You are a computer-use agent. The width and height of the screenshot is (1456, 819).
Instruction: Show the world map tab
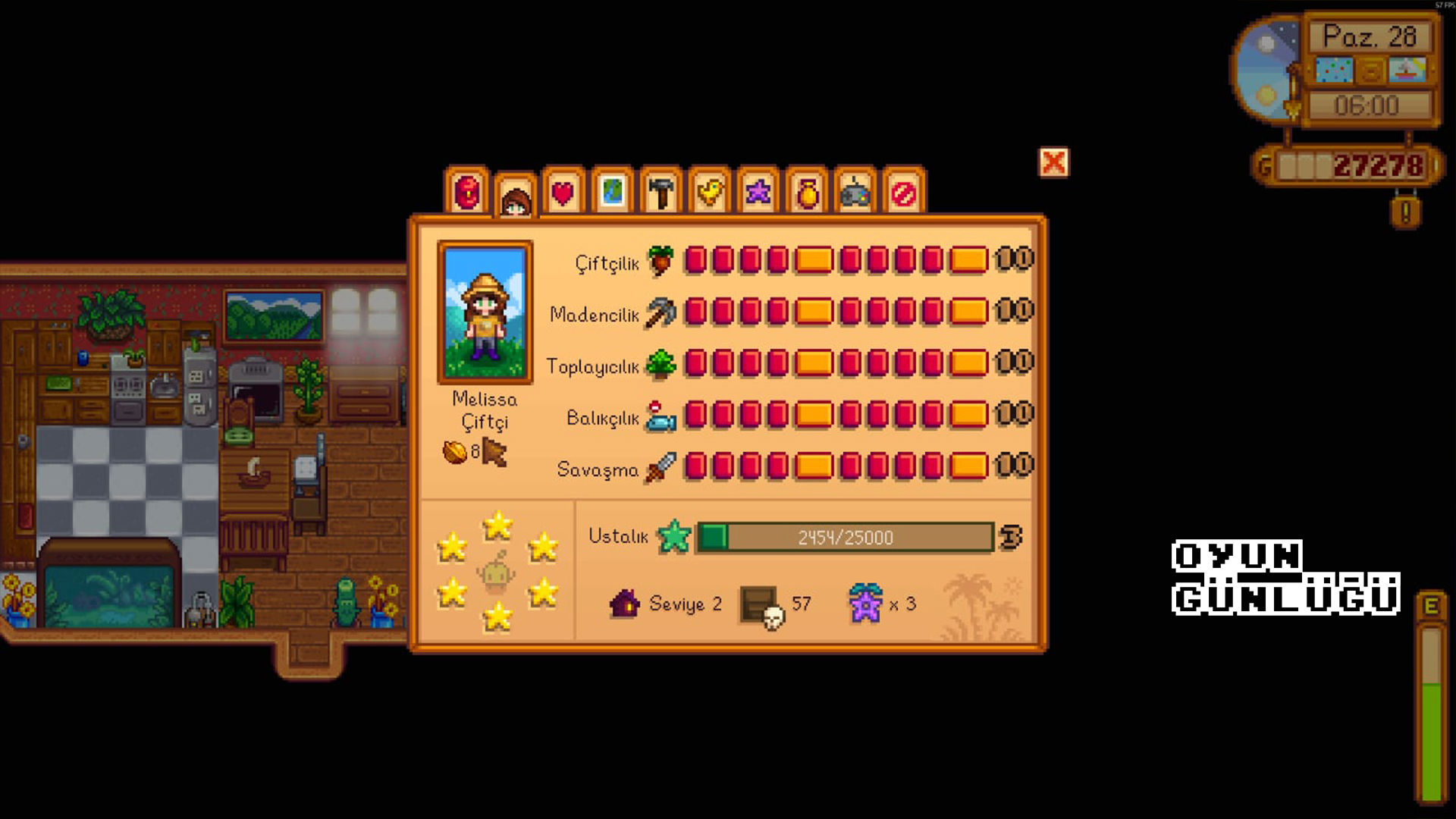612,192
